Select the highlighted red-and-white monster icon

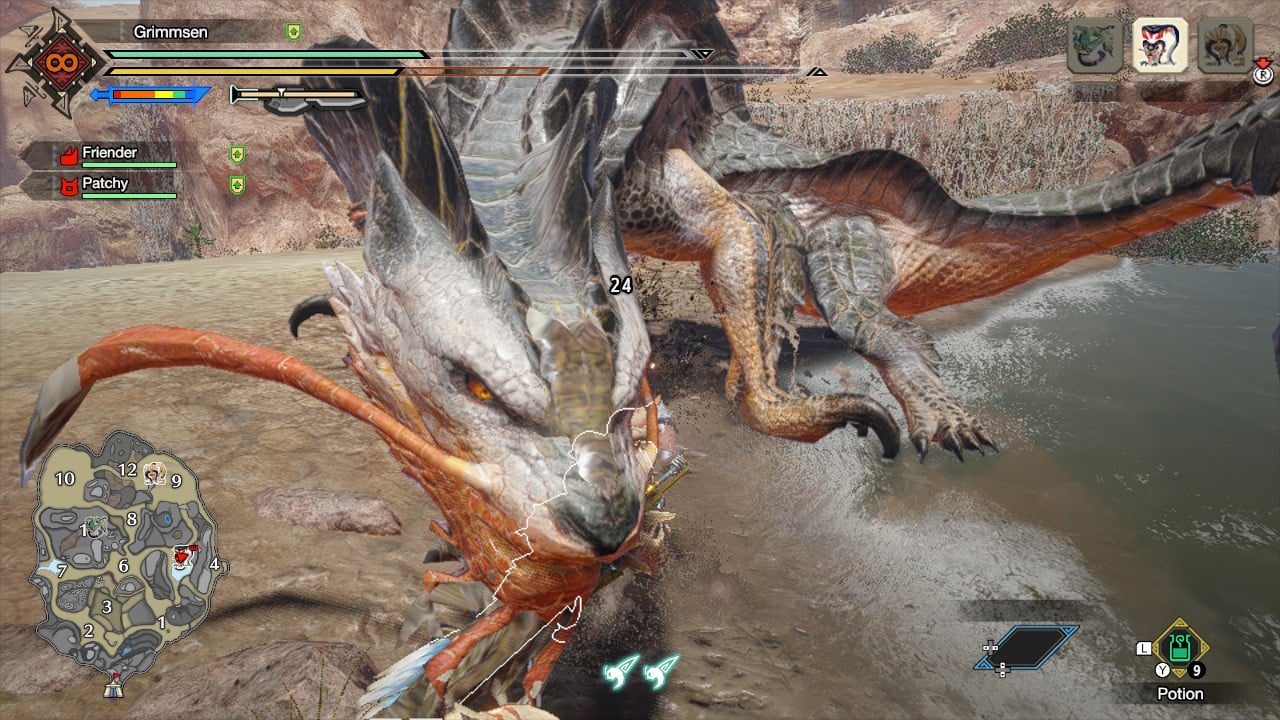click(x=1160, y=46)
